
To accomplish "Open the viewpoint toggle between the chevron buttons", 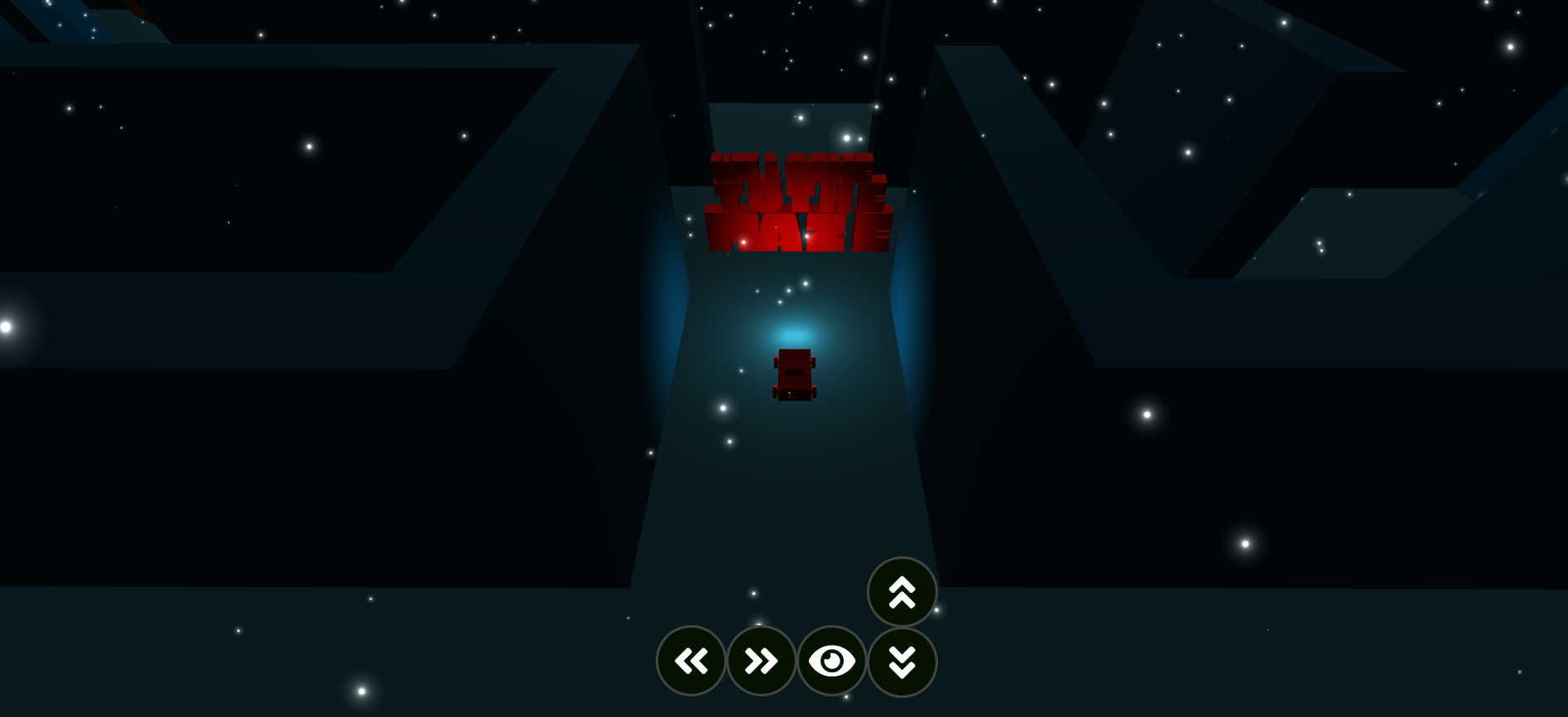I will pyautogui.click(x=832, y=661).
